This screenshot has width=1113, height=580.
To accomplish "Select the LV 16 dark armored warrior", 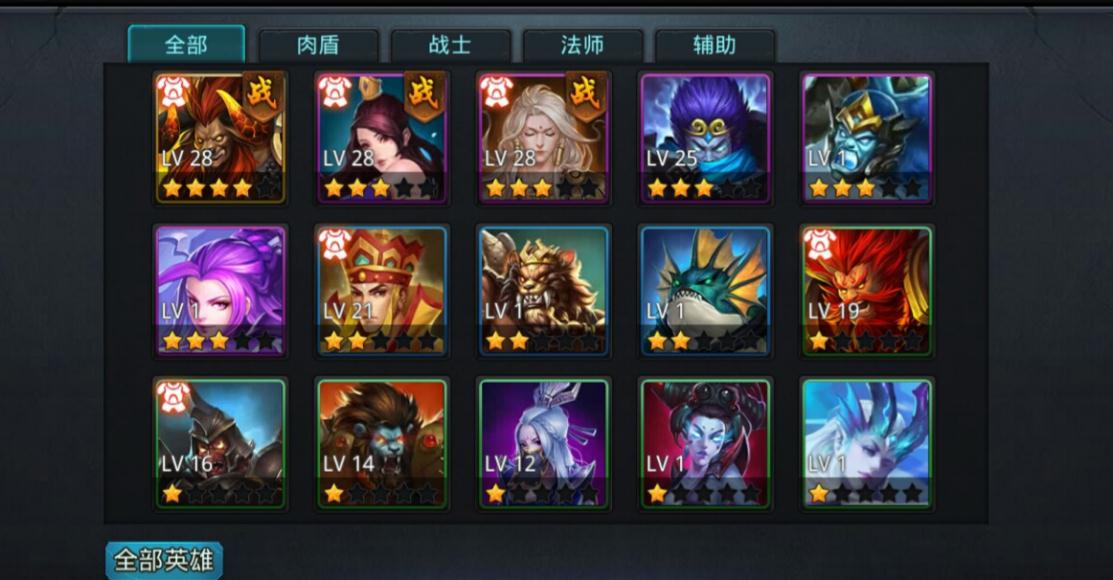I will [220, 443].
